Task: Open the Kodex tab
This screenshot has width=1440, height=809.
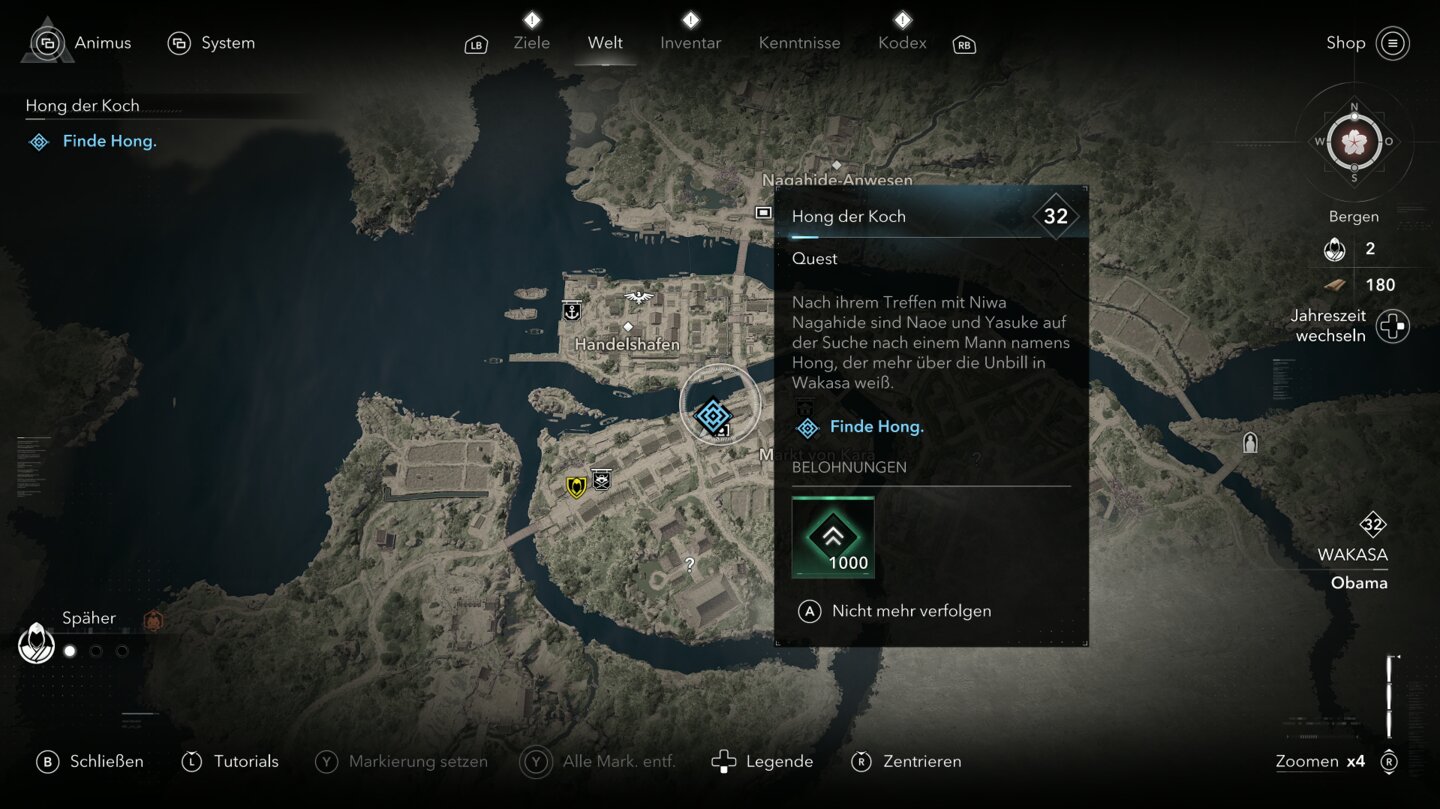Action: click(902, 43)
